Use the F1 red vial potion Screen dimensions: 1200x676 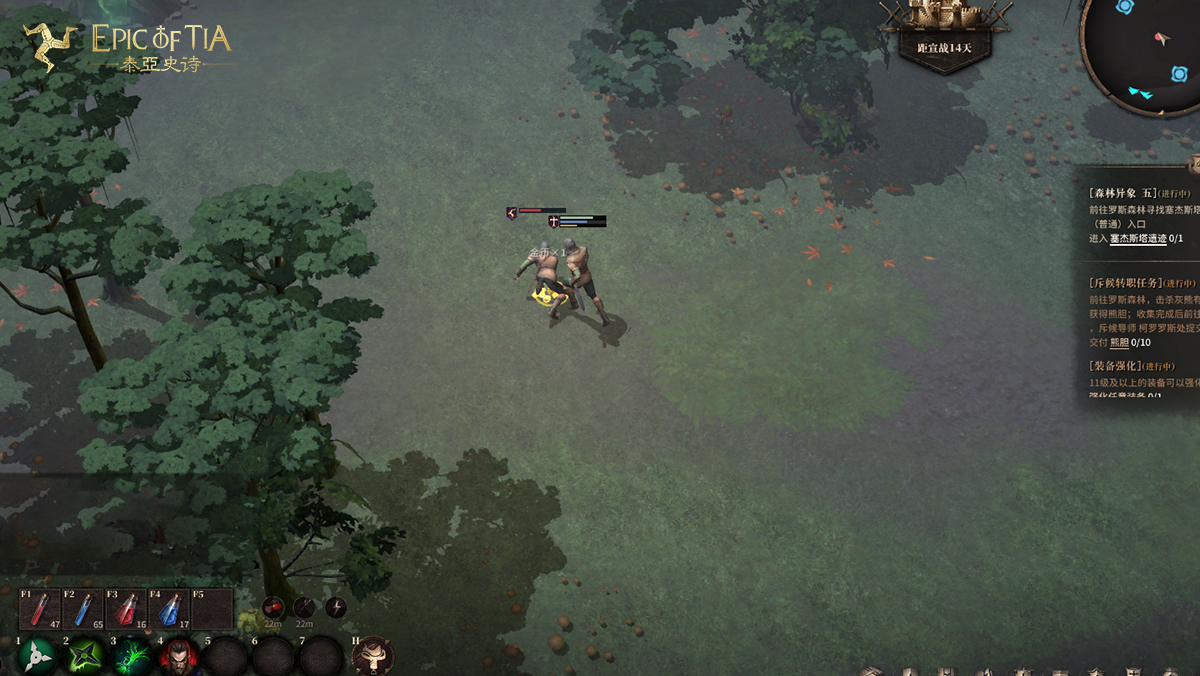click(x=39, y=608)
